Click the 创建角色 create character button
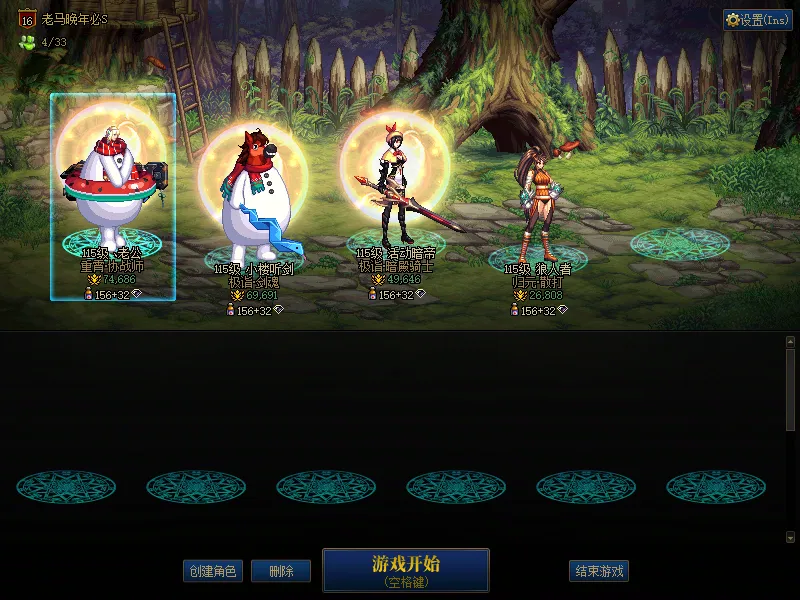800x600 pixels. tap(212, 571)
